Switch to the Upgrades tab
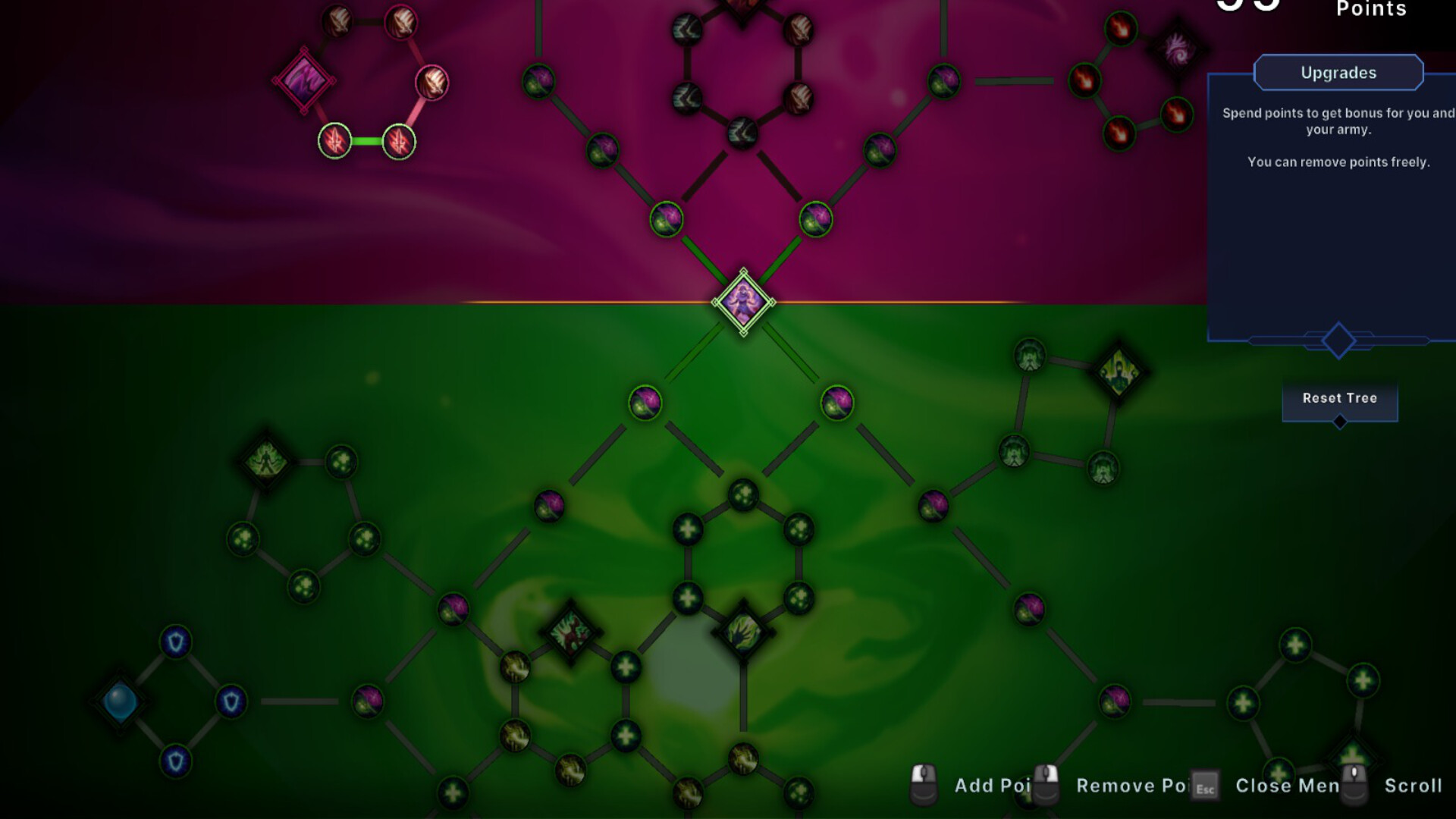The width and height of the screenshot is (1456, 819). pos(1338,72)
